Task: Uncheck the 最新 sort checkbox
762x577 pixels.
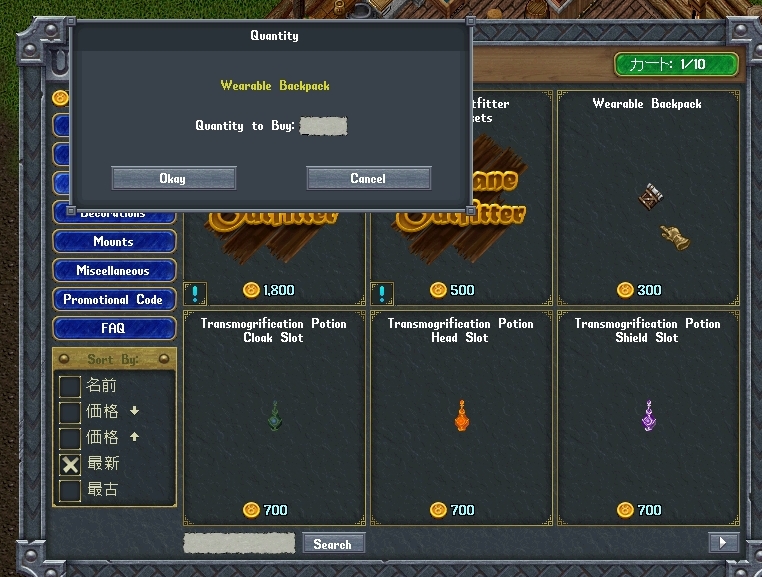Action: (70, 464)
